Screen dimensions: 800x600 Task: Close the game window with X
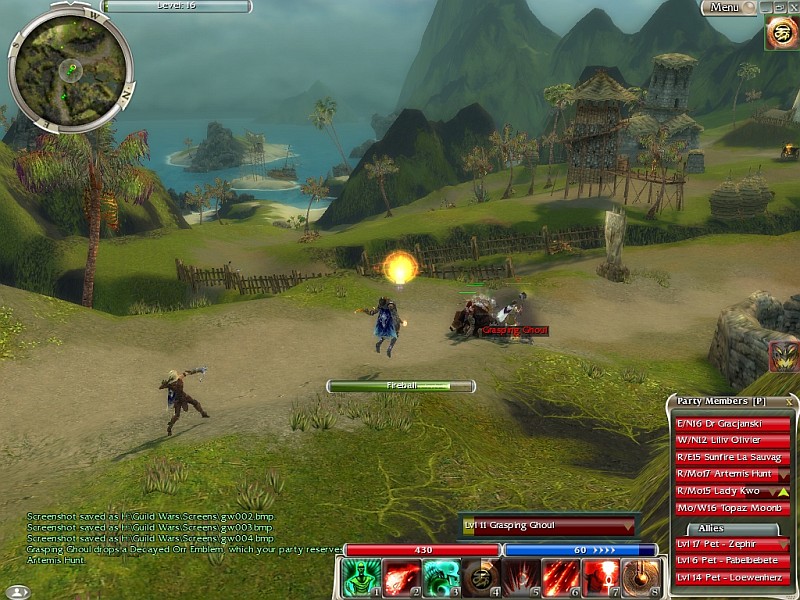792,7
